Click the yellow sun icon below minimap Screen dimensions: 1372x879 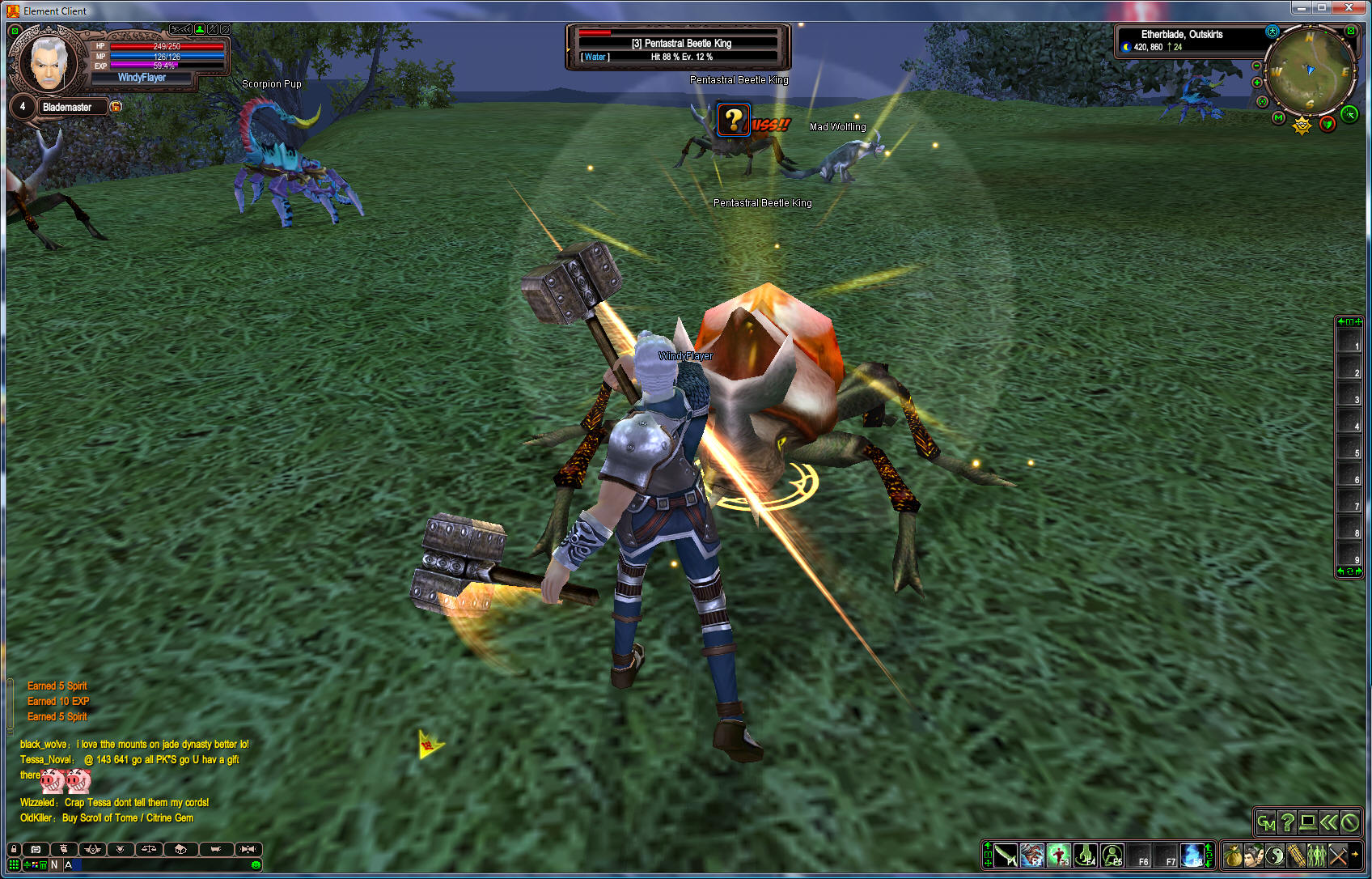point(1302,125)
